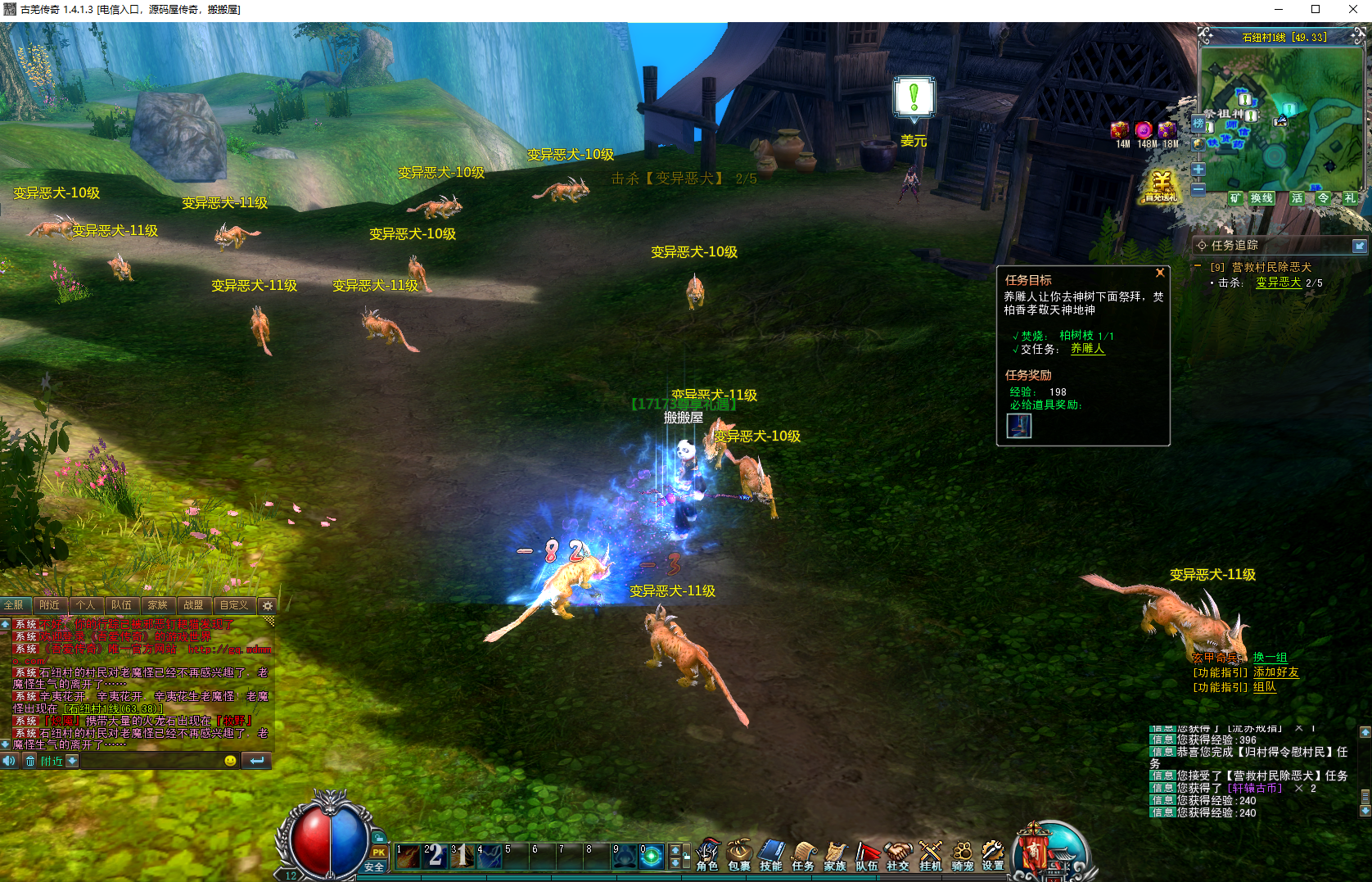The height and width of the screenshot is (882, 1372).
Task: Open the 首充送礼 first-recharge gift
Action: [1161, 187]
